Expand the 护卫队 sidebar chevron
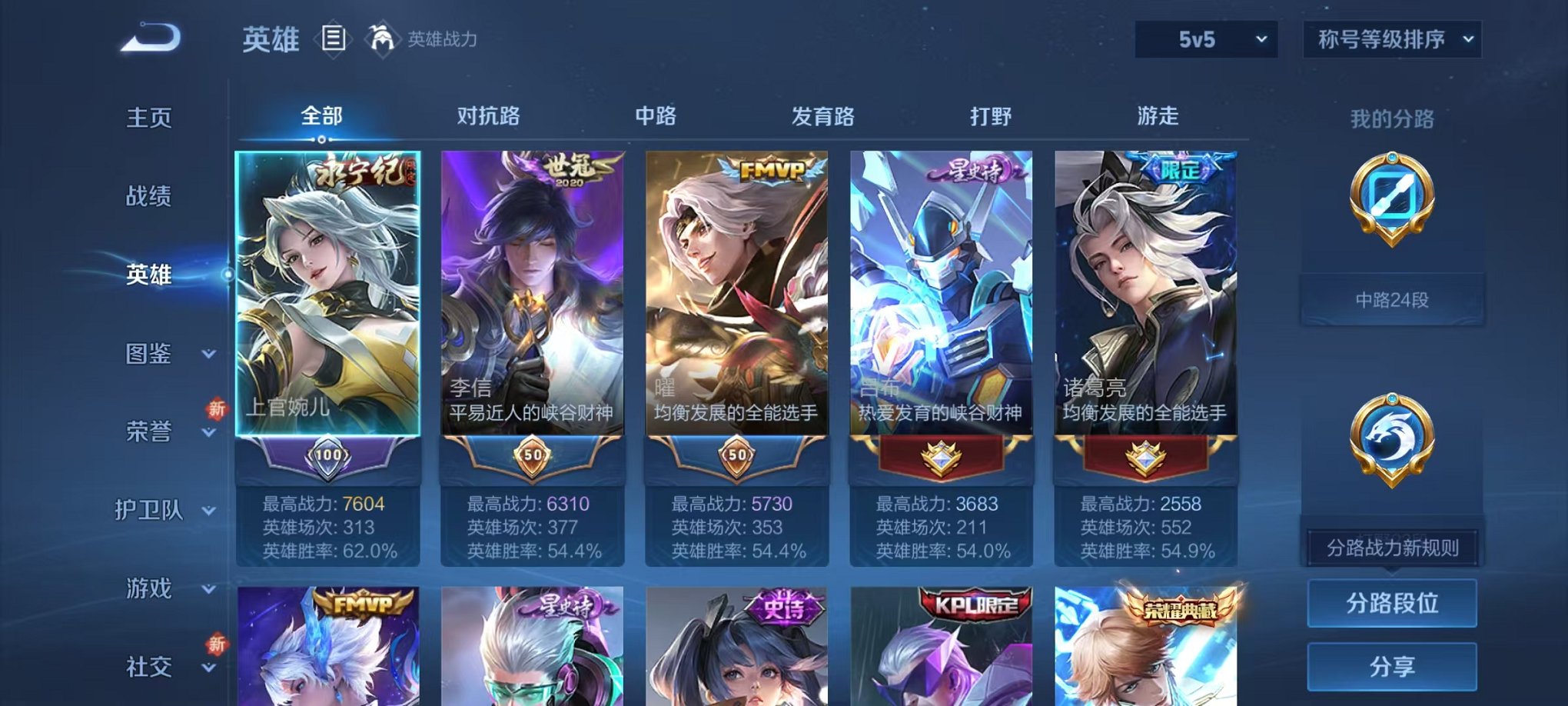The width and height of the screenshot is (1568, 706). coord(207,511)
